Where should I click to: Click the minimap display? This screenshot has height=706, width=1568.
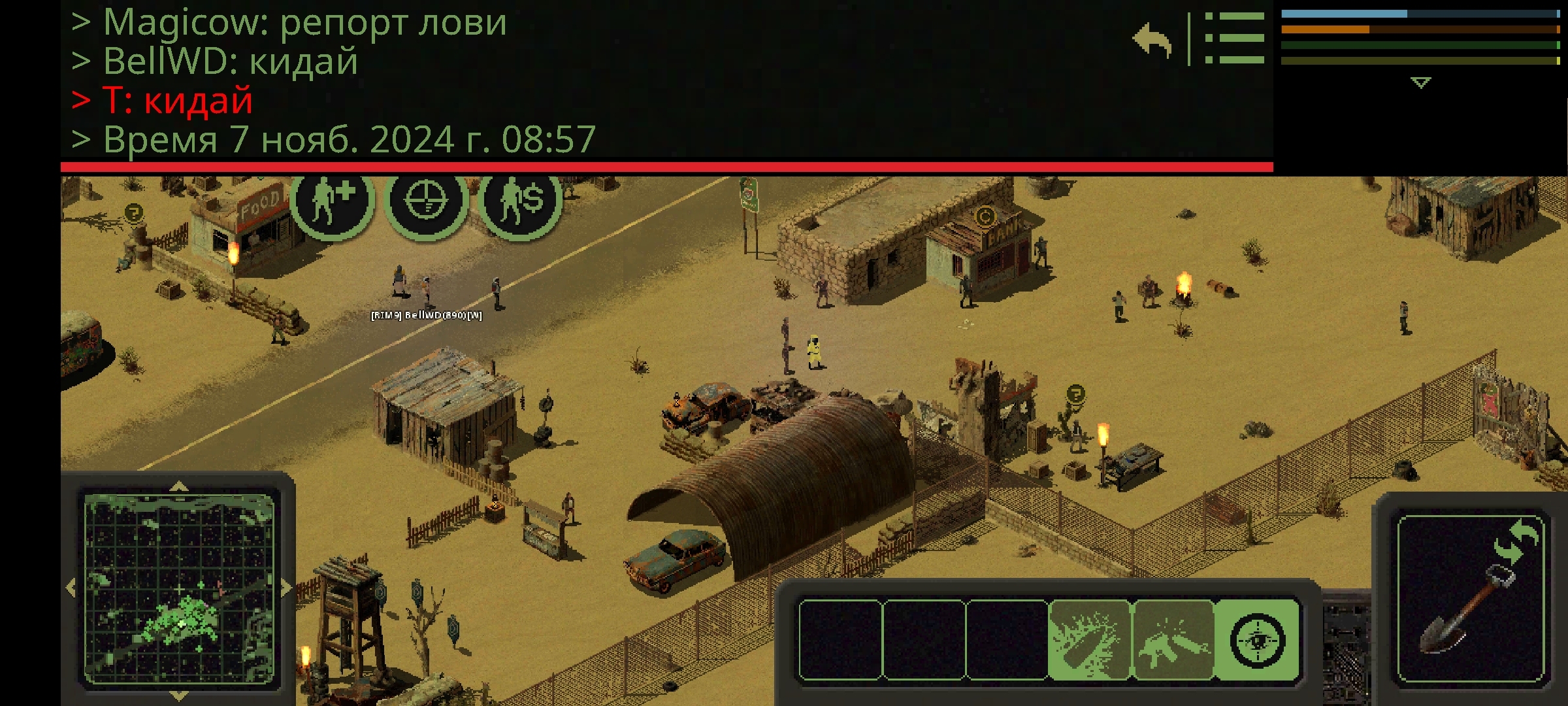179,588
